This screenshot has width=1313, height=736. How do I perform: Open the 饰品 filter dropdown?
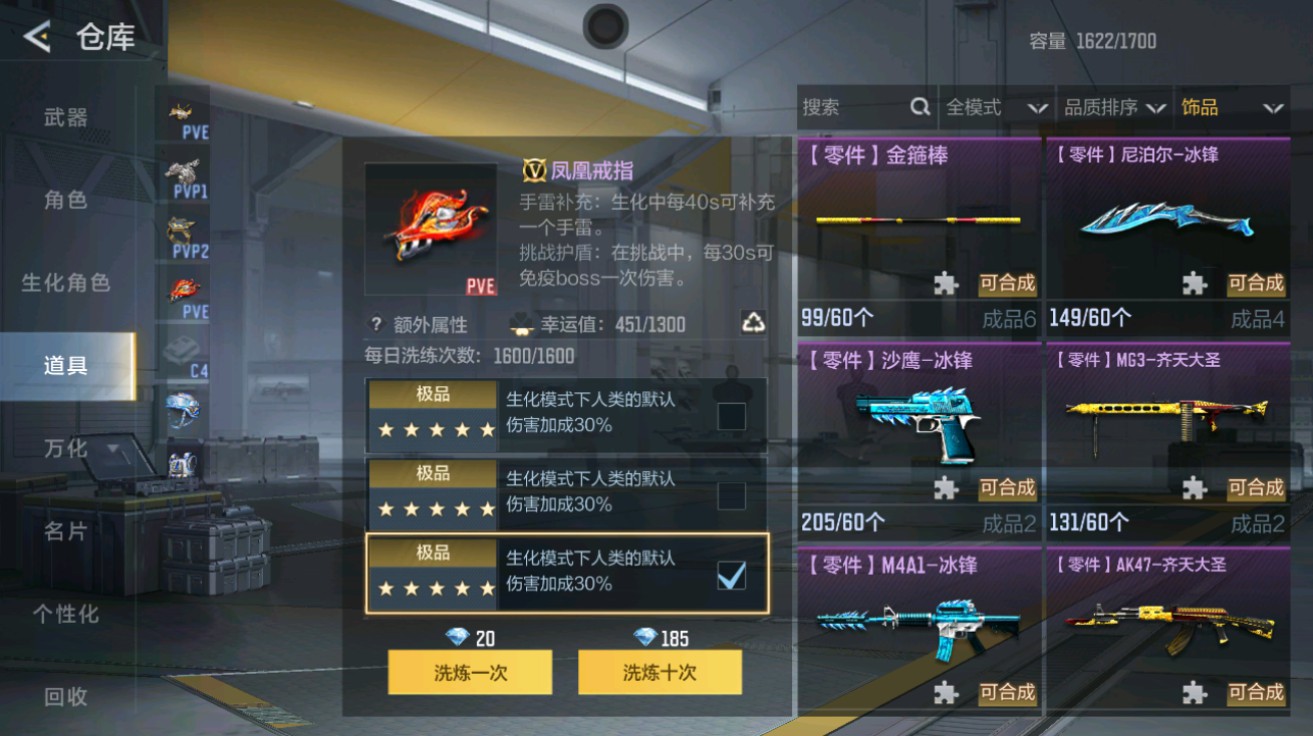pos(1230,107)
